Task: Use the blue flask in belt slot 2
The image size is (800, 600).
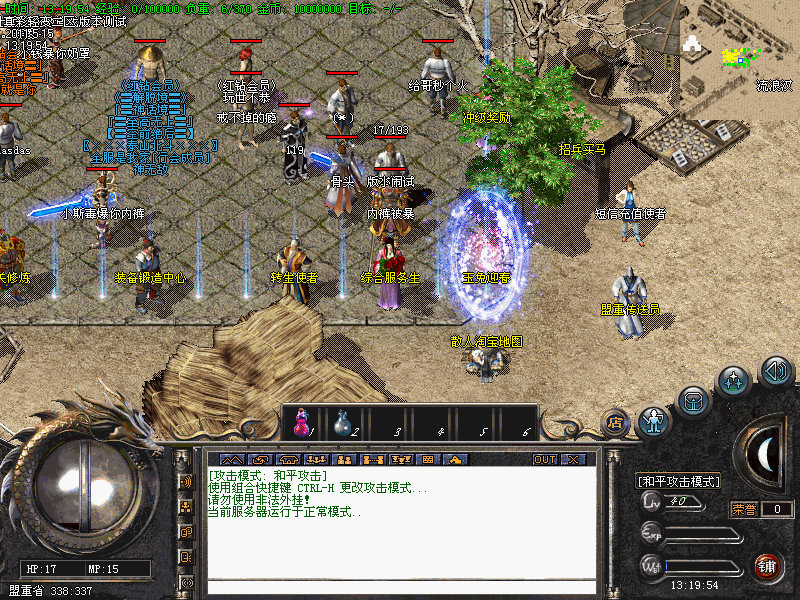Action: [x=342, y=425]
